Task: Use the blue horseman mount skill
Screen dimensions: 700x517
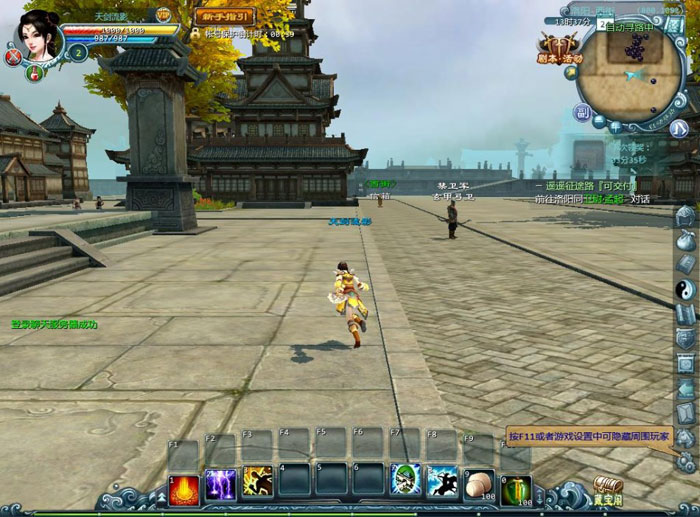Action: pyautogui.click(x=442, y=482)
